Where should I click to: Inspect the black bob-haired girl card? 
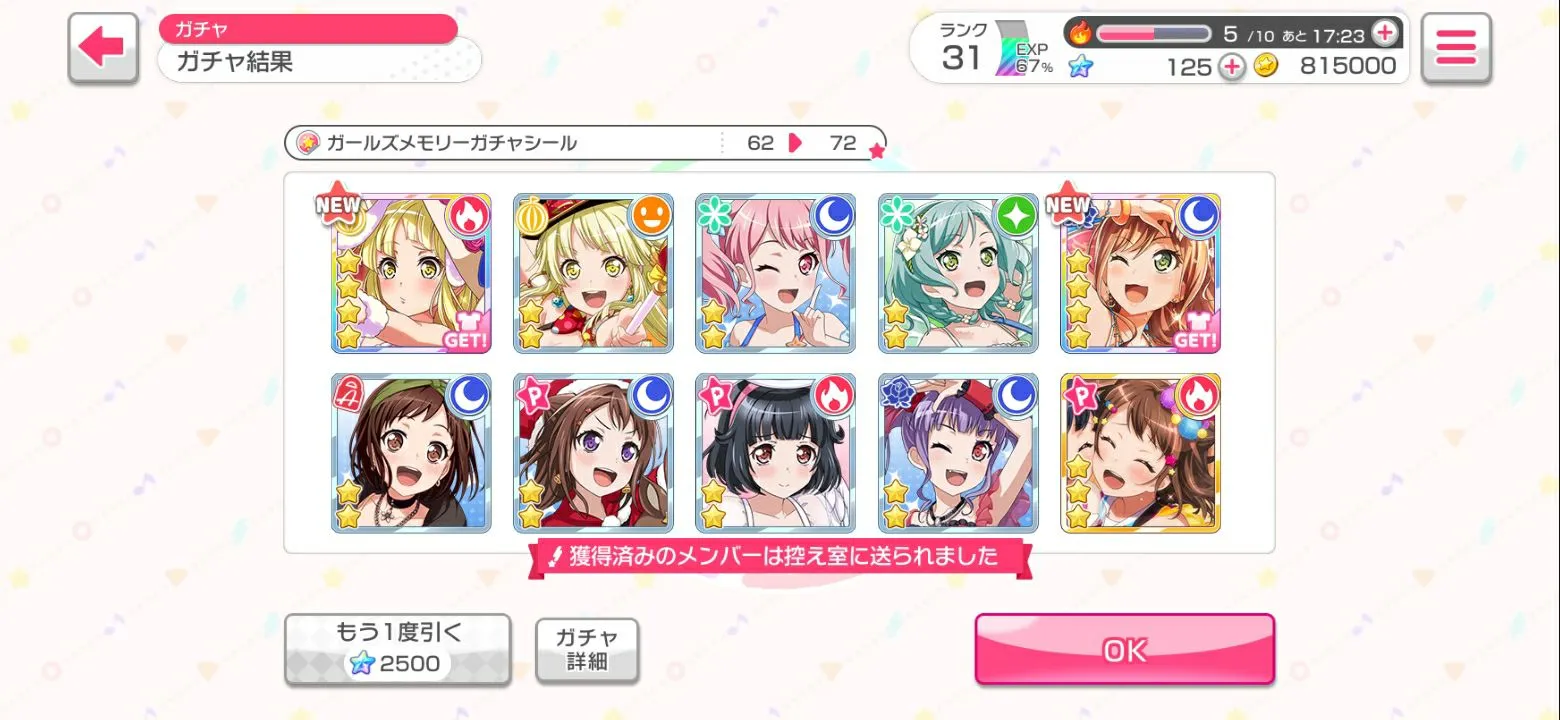776,453
